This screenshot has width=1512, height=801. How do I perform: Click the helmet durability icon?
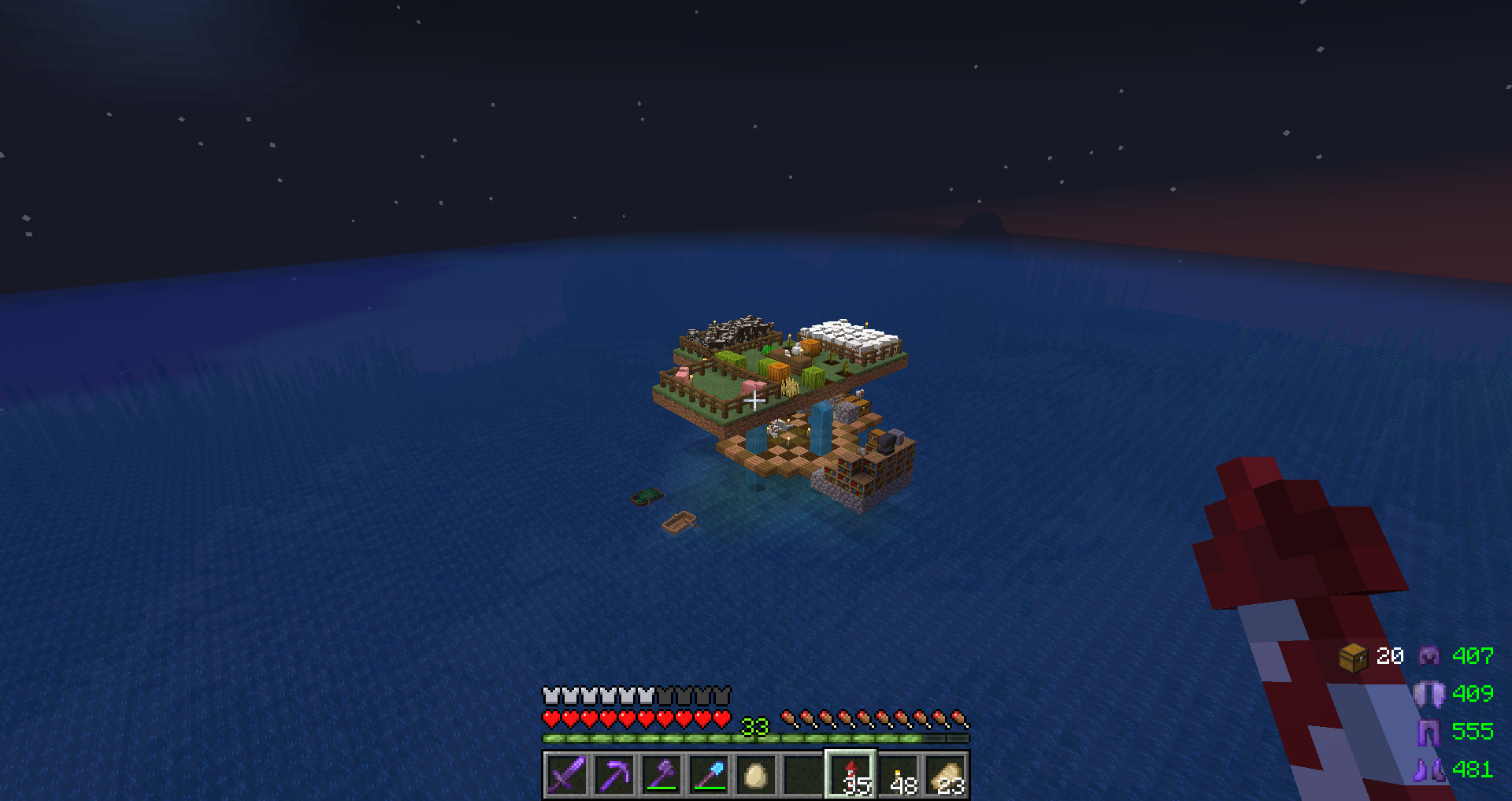(1429, 655)
